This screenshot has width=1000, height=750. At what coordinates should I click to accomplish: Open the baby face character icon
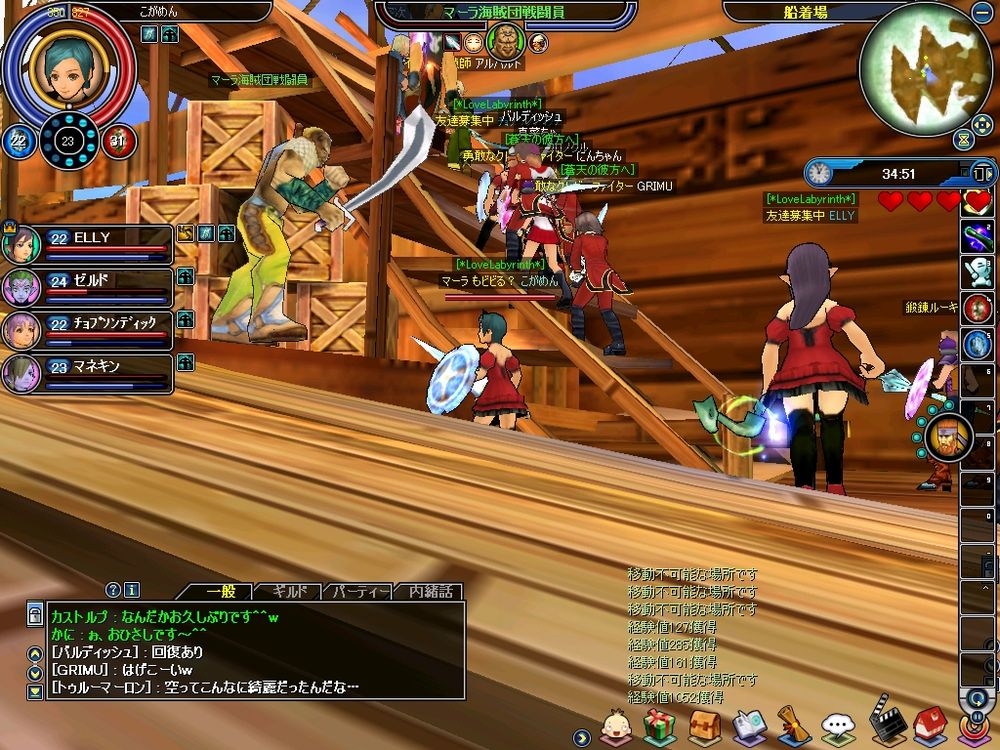pyautogui.click(x=616, y=726)
